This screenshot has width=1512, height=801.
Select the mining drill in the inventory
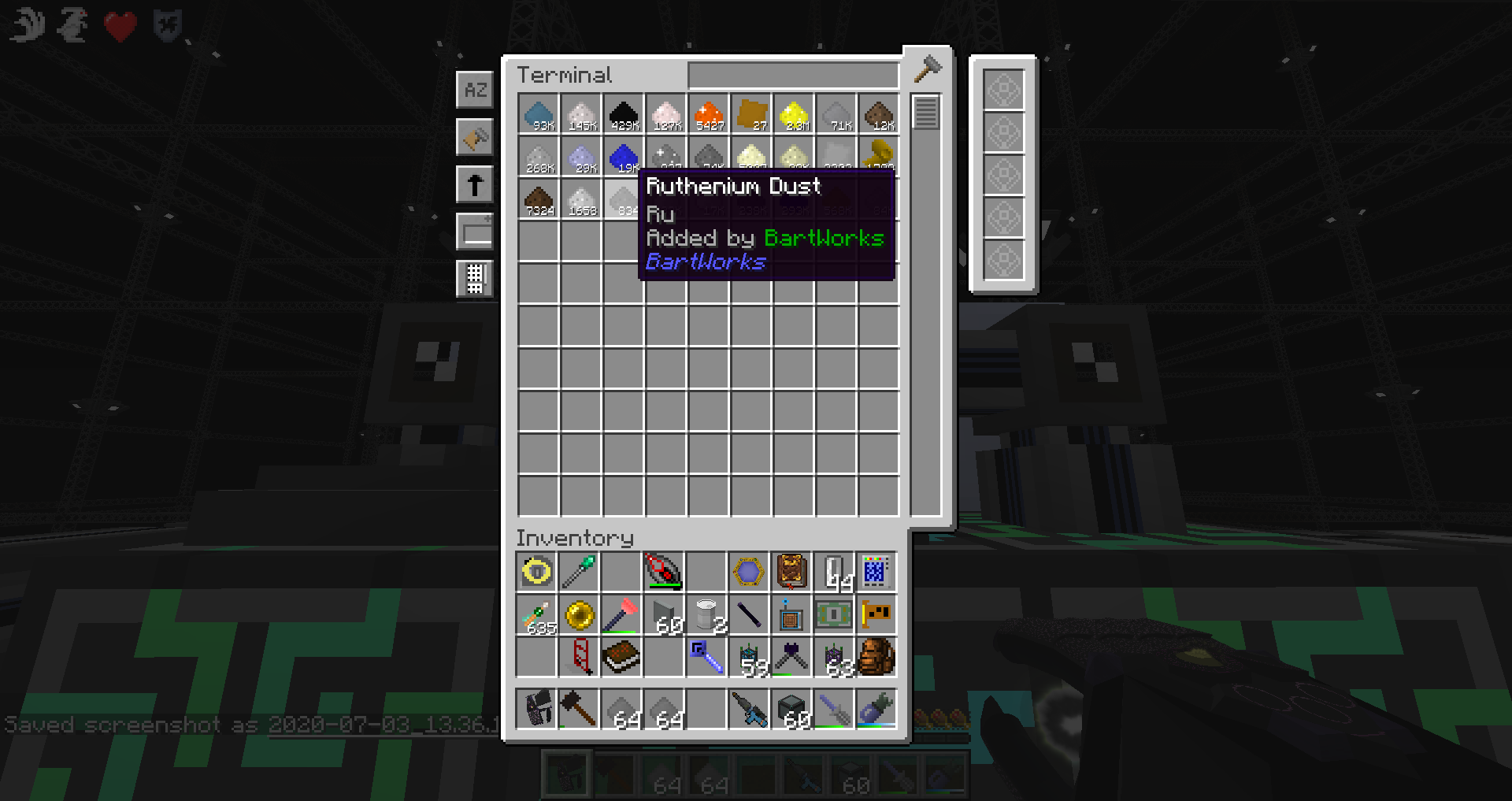tap(749, 708)
